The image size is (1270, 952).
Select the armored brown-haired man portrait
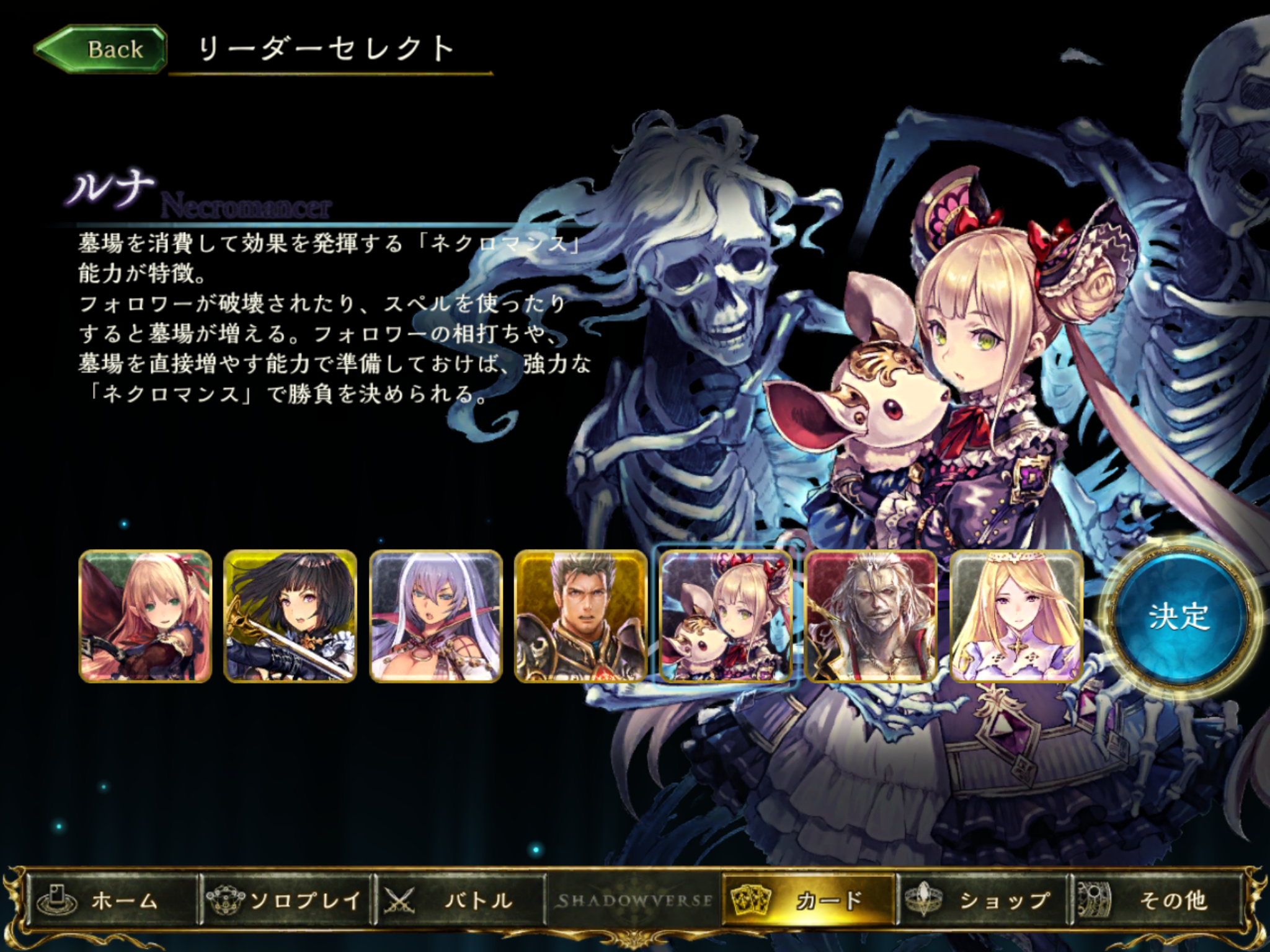580,617
